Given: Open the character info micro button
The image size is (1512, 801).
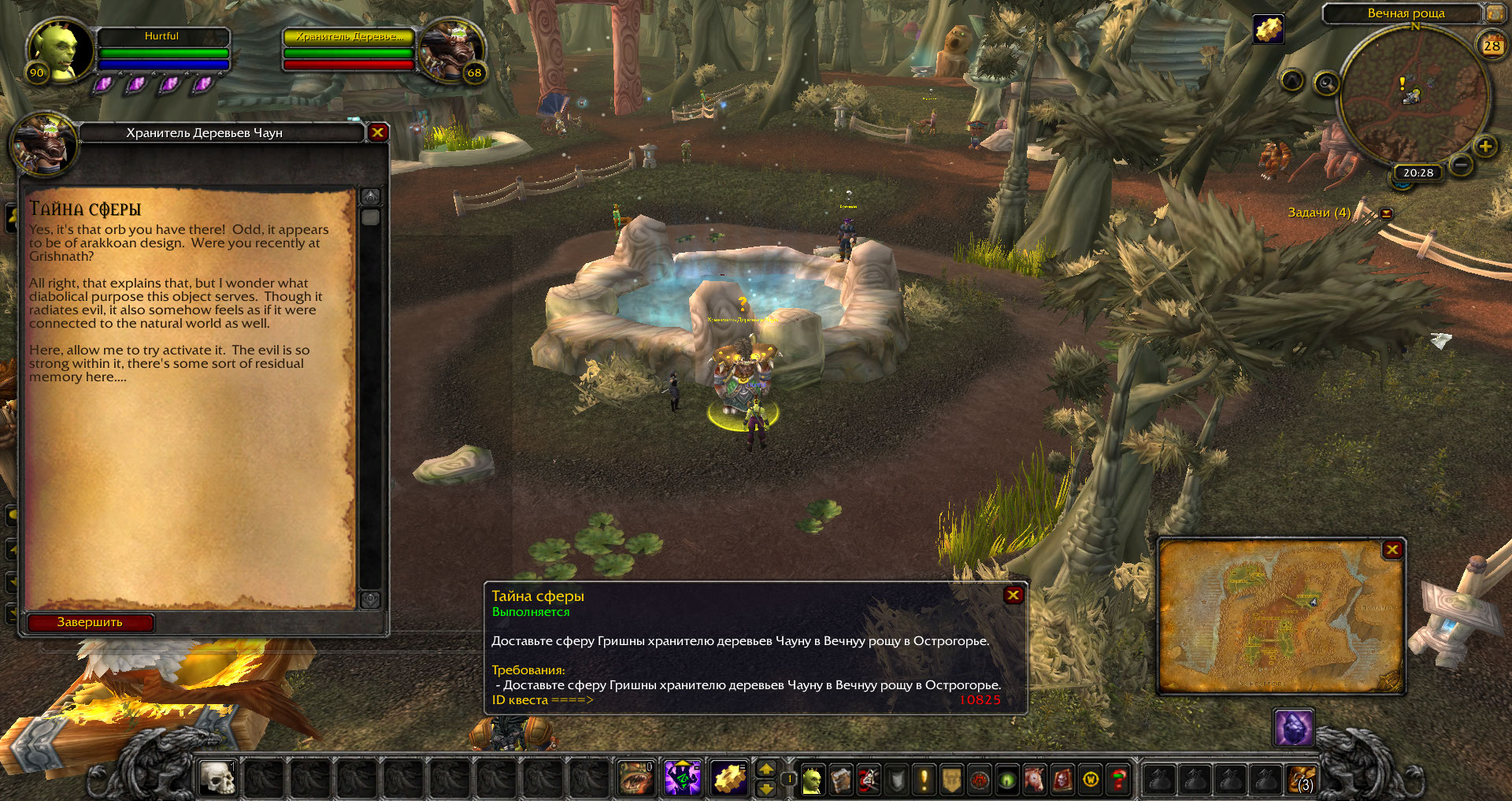Looking at the screenshot, I should tap(812, 780).
